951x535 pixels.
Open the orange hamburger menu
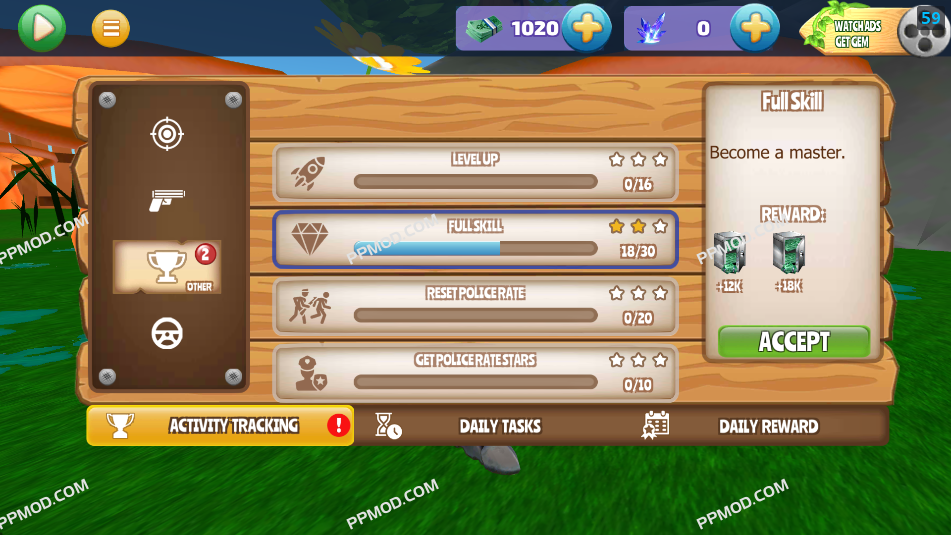point(111,29)
